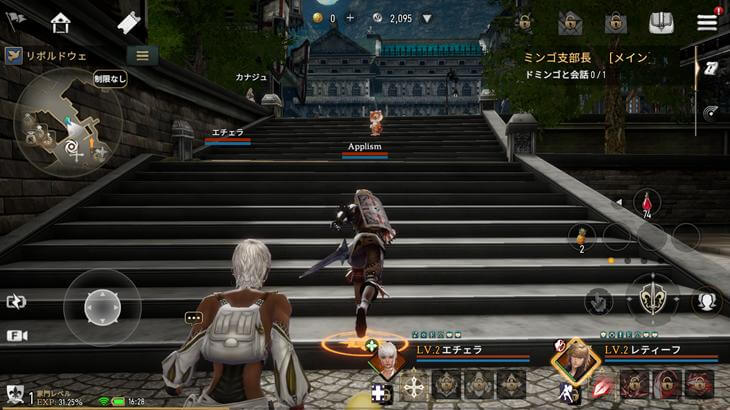Select the ミンゴ支部長 main quest tracker

(x=590, y=57)
